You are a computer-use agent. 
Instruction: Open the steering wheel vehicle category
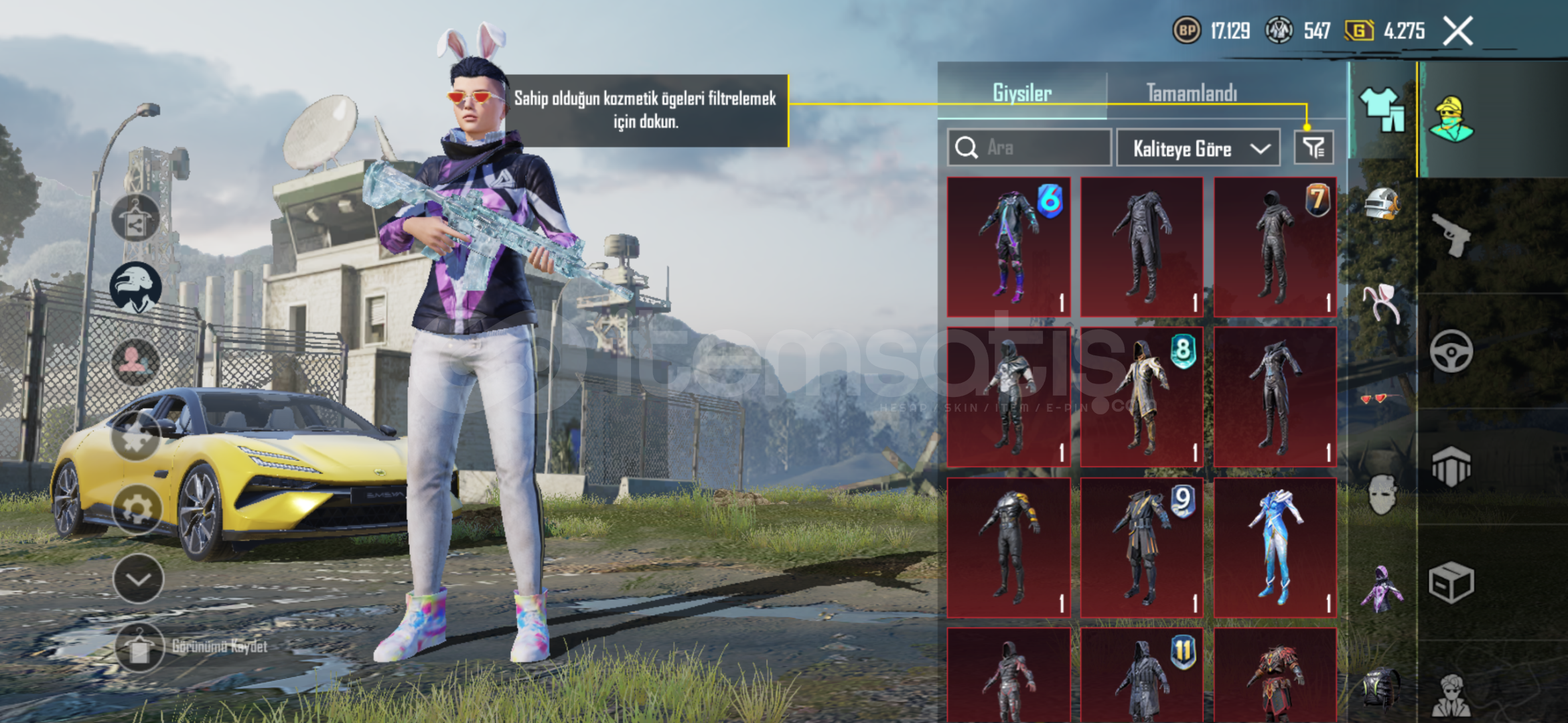(x=1451, y=351)
